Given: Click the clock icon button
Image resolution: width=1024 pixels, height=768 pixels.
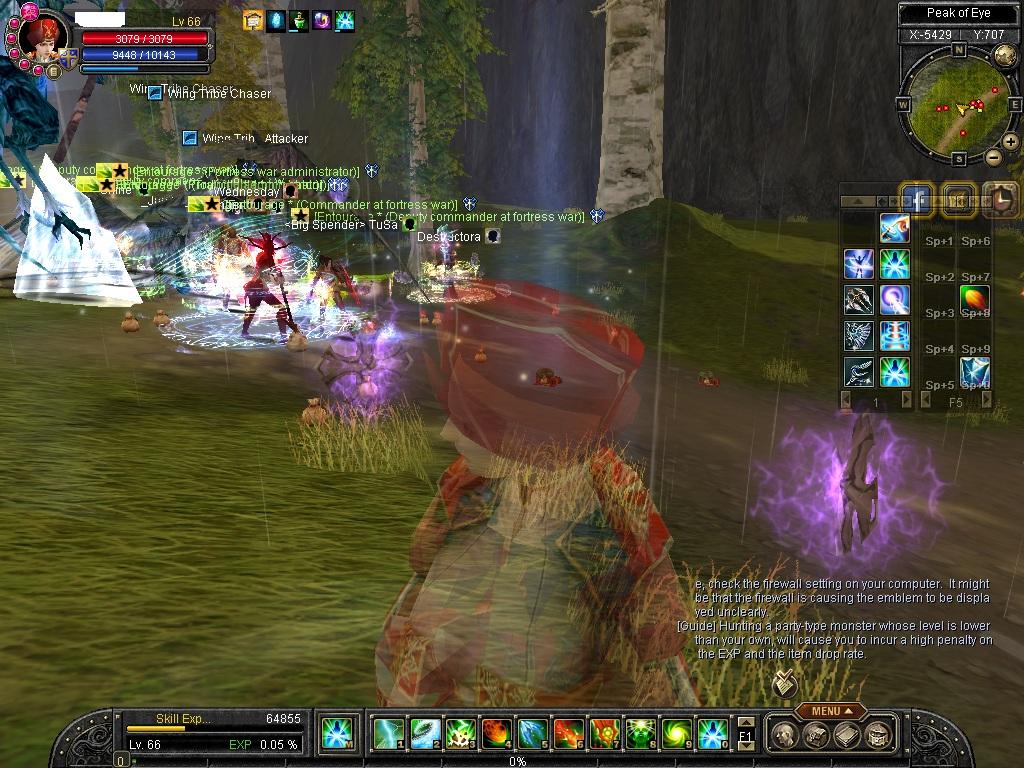Looking at the screenshot, I should click(999, 200).
